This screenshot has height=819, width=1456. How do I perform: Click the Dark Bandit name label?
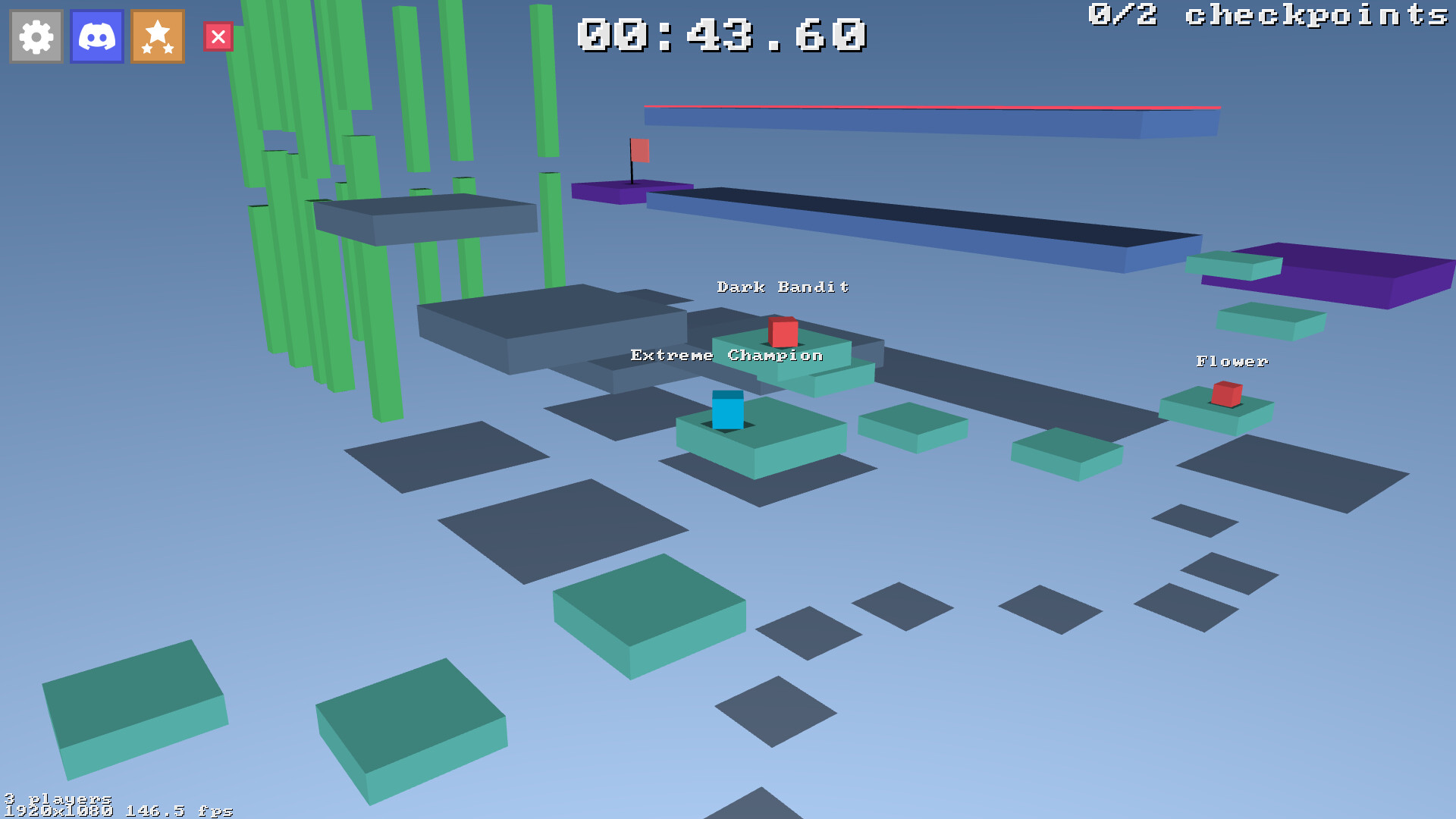point(783,287)
